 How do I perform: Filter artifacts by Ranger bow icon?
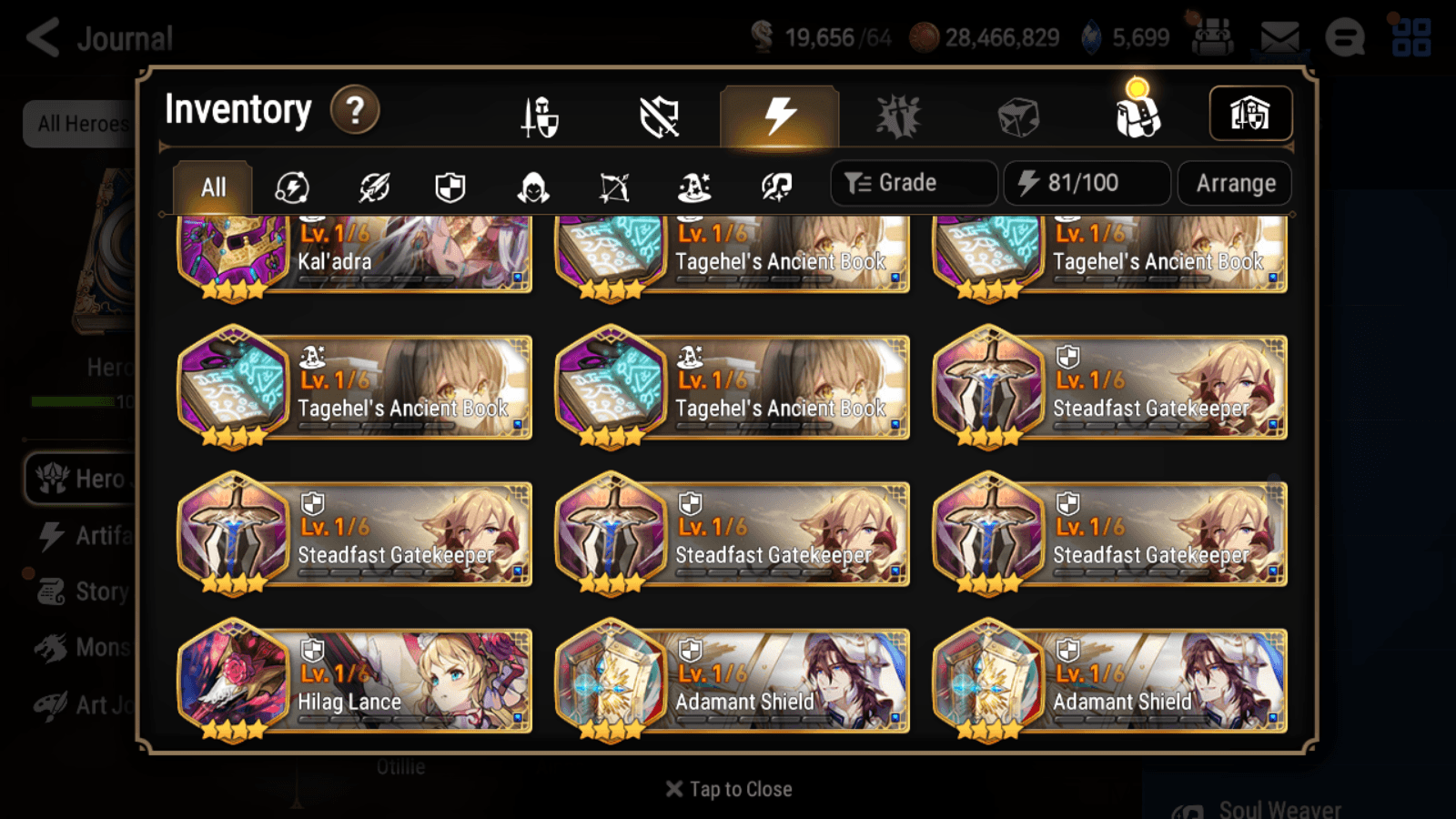click(614, 187)
